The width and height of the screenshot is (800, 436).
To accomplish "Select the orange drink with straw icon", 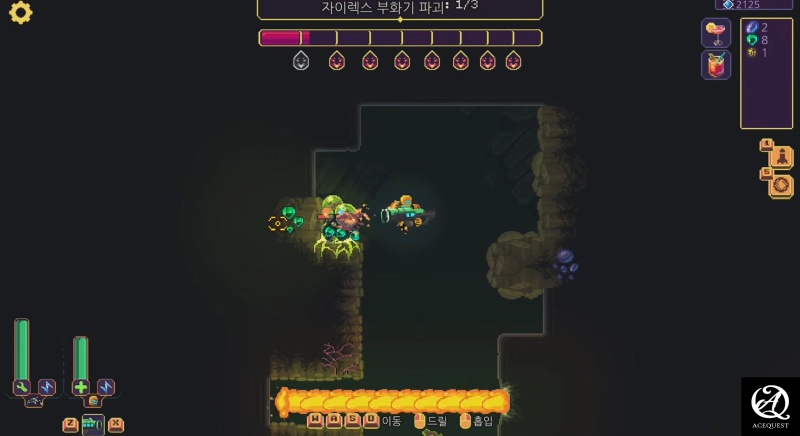I will [716, 66].
